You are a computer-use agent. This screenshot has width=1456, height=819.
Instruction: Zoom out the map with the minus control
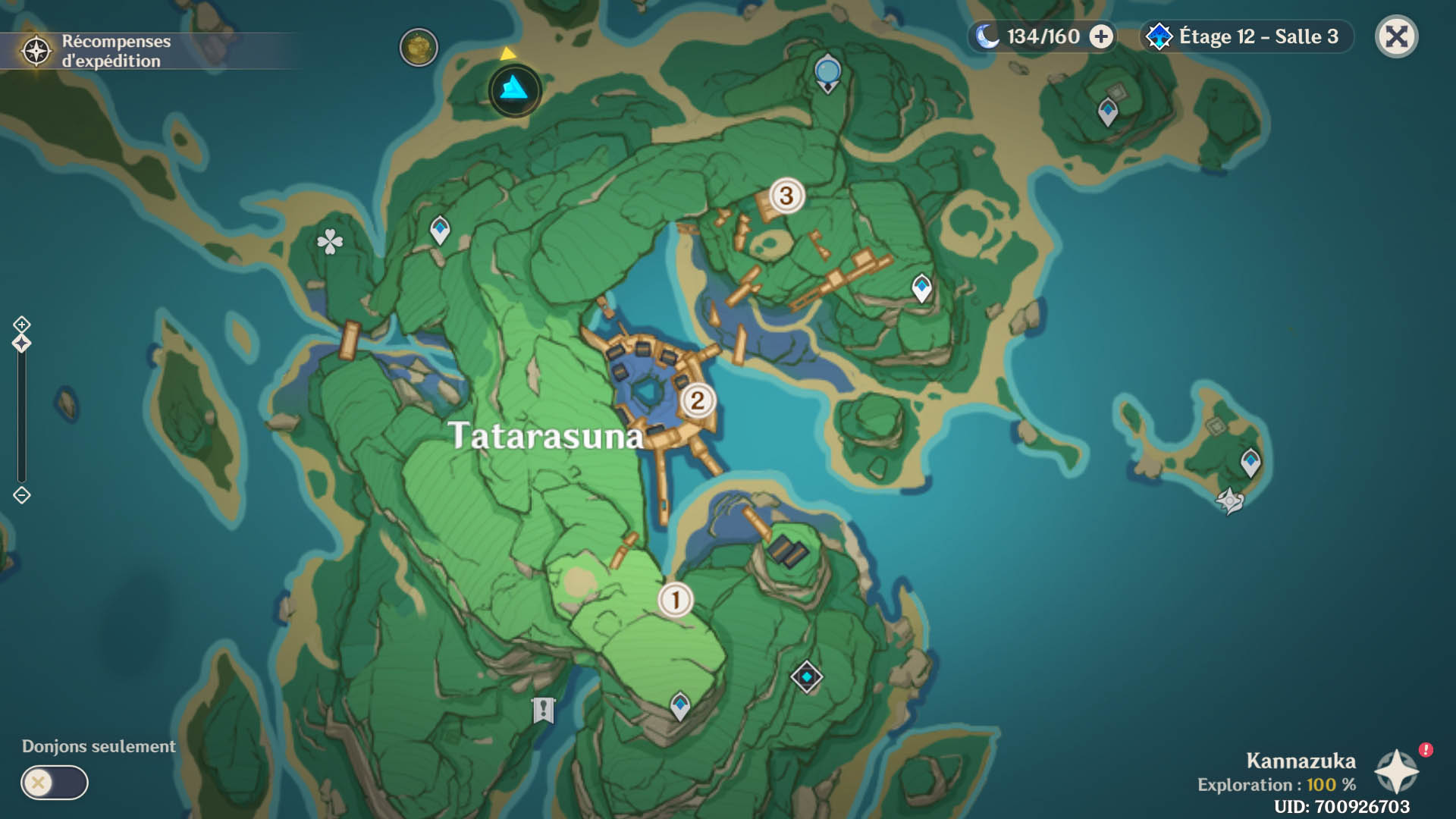[21, 495]
